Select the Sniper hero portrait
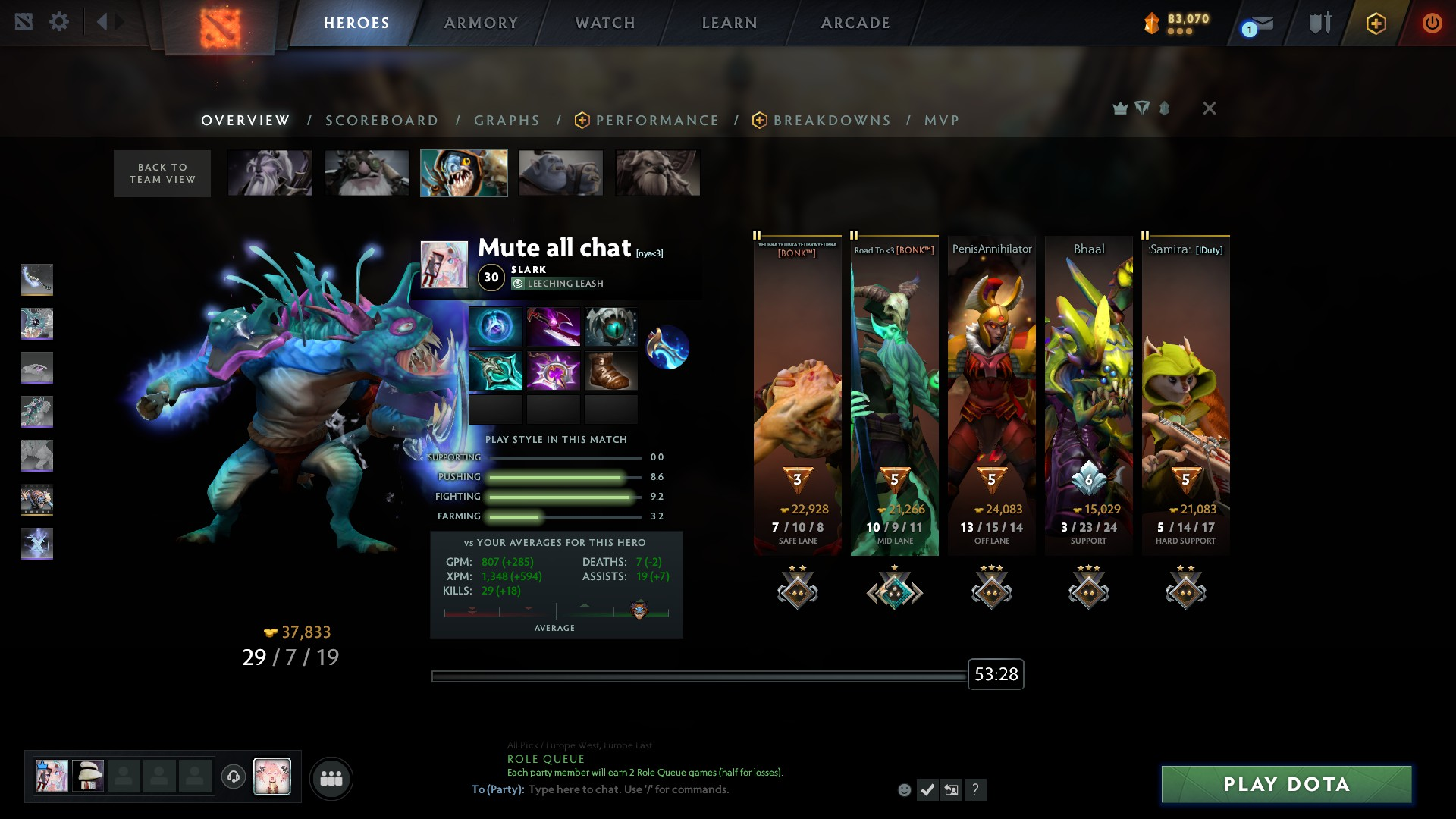The width and height of the screenshot is (1456, 819). pos(367,173)
